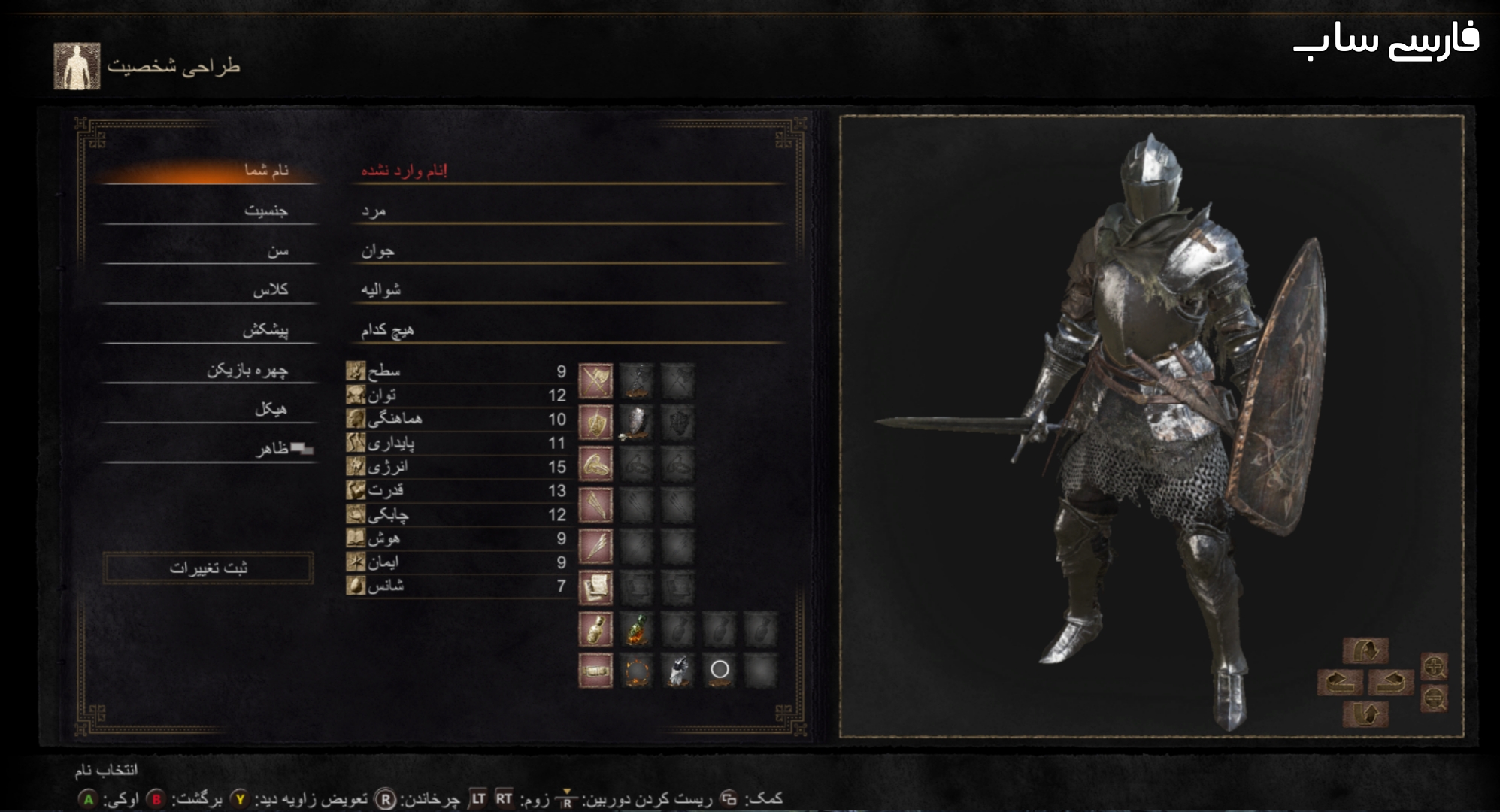Zoom out the character preview camera
The image size is (1500, 812).
1434,700
